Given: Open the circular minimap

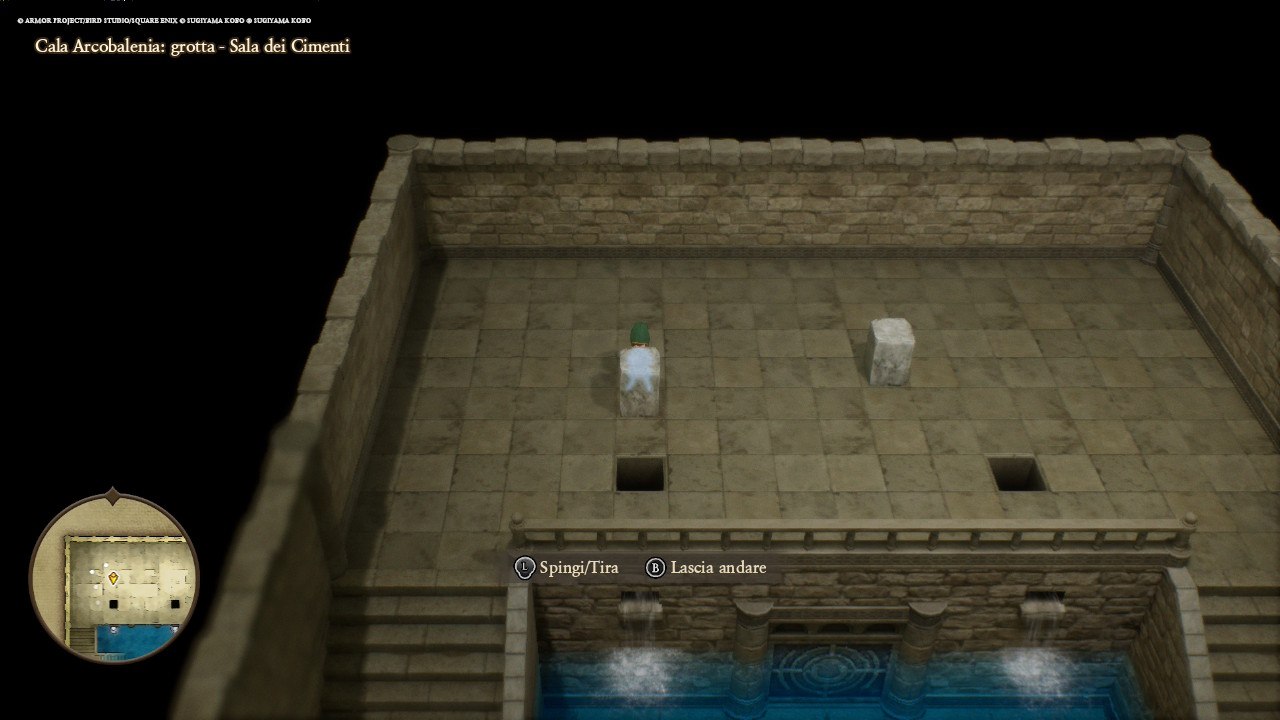Looking at the screenshot, I should click(x=114, y=579).
